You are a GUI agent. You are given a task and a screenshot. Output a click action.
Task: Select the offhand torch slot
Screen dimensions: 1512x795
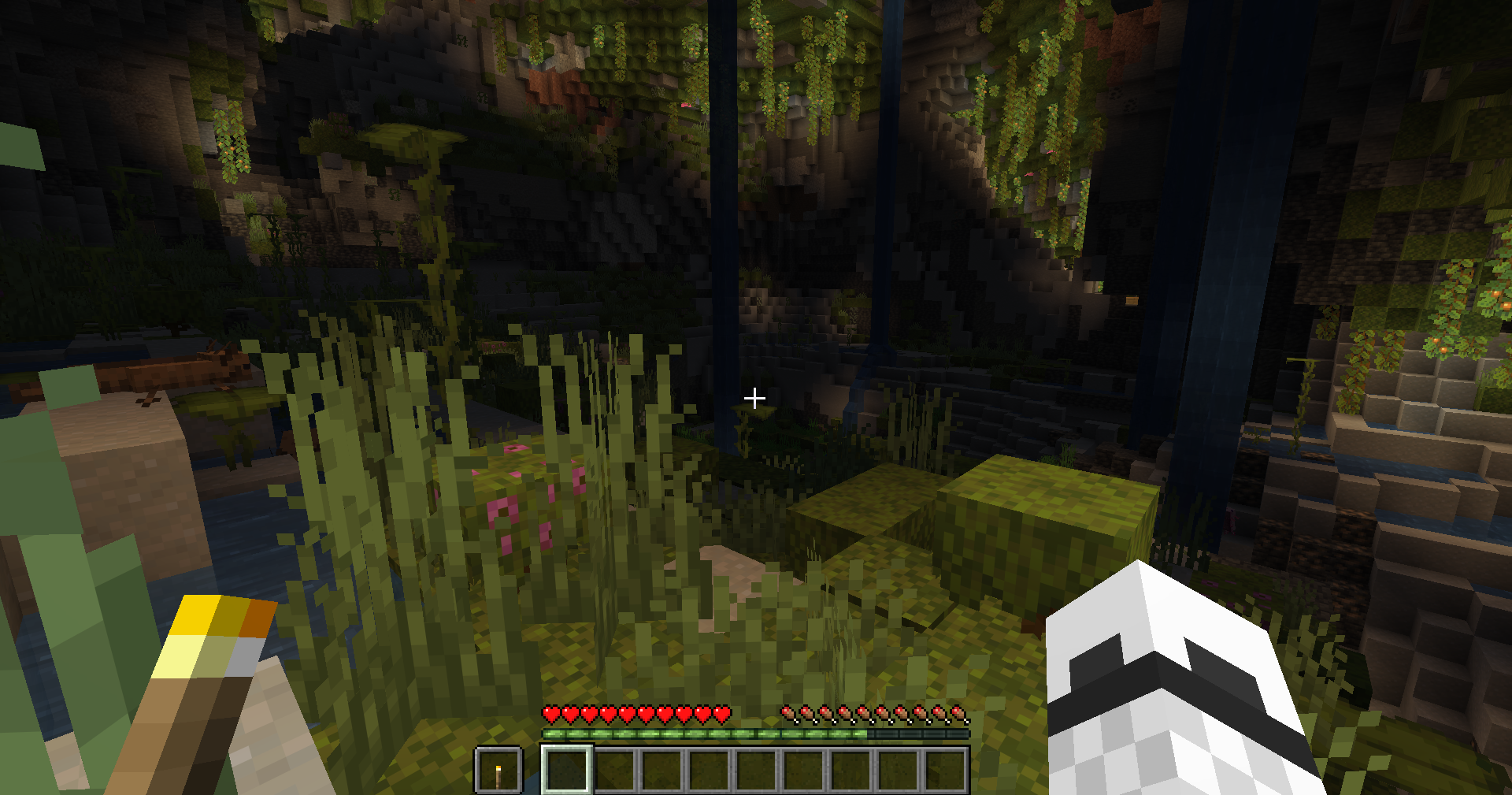tap(498, 770)
